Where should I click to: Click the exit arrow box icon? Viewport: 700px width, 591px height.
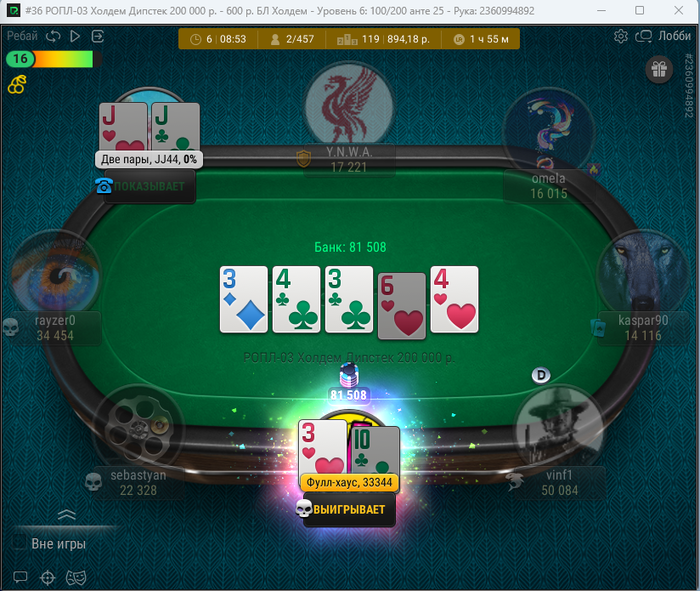tap(98, 36)
